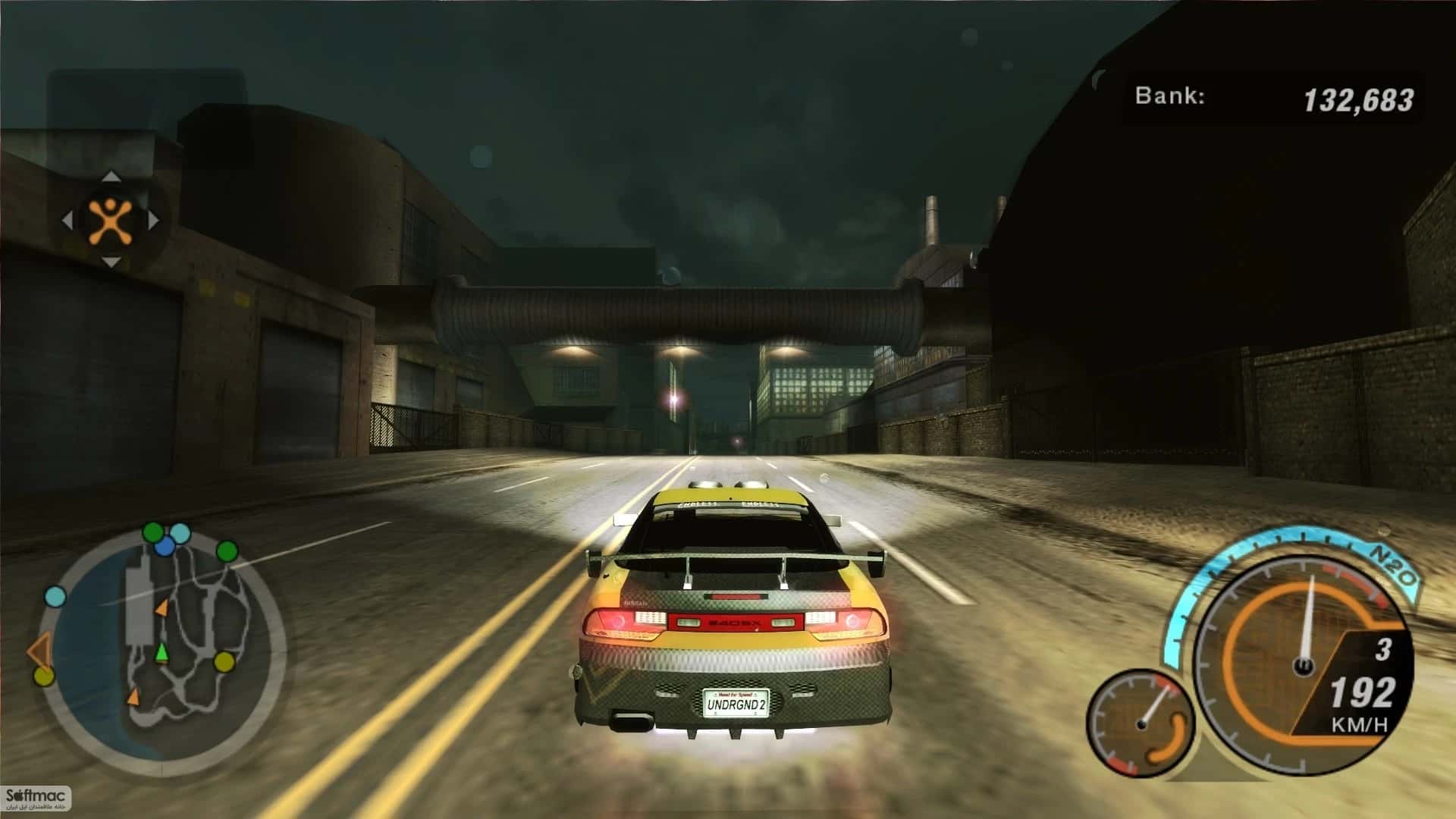Click the yellow outrun marker on minimap

click(x=224, y=662)
